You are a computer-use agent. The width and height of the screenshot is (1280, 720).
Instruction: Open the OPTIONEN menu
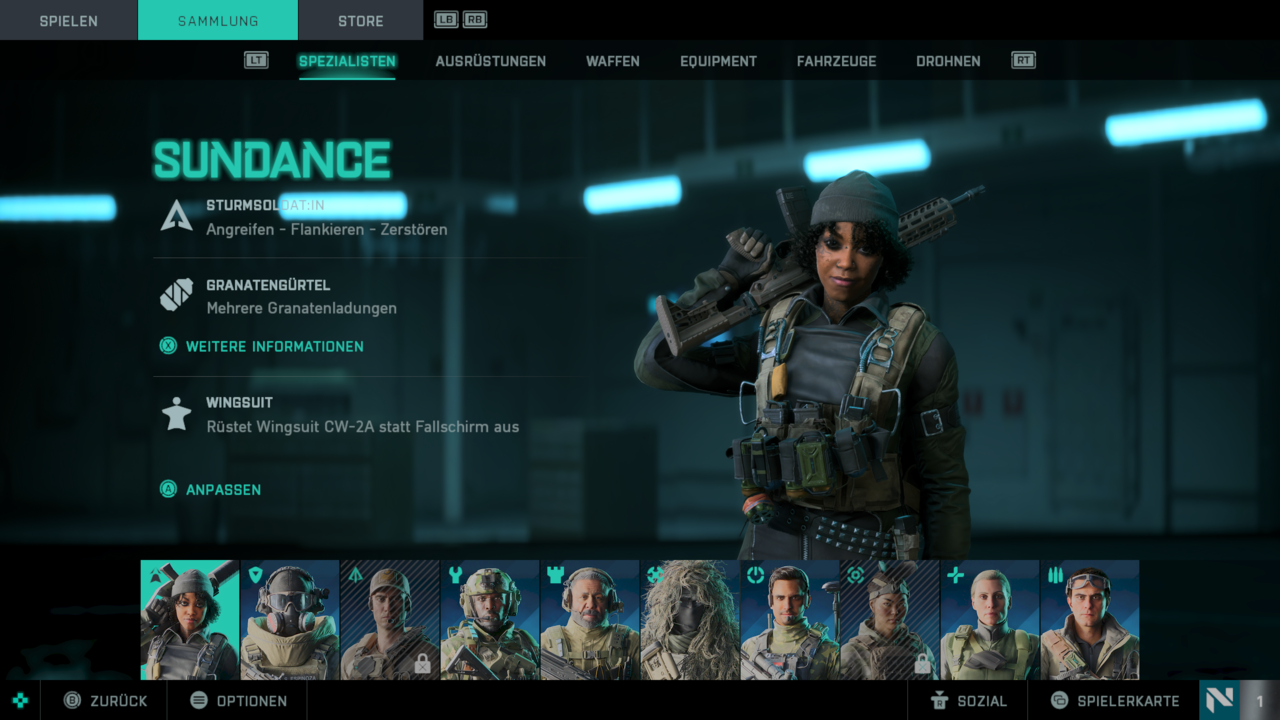(x=237, y=700)
